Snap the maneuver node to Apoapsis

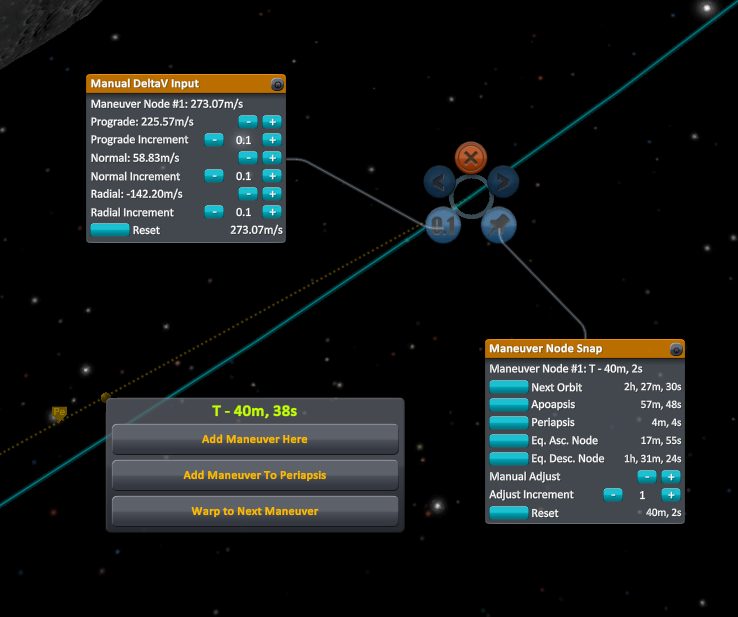coord(508,405)
